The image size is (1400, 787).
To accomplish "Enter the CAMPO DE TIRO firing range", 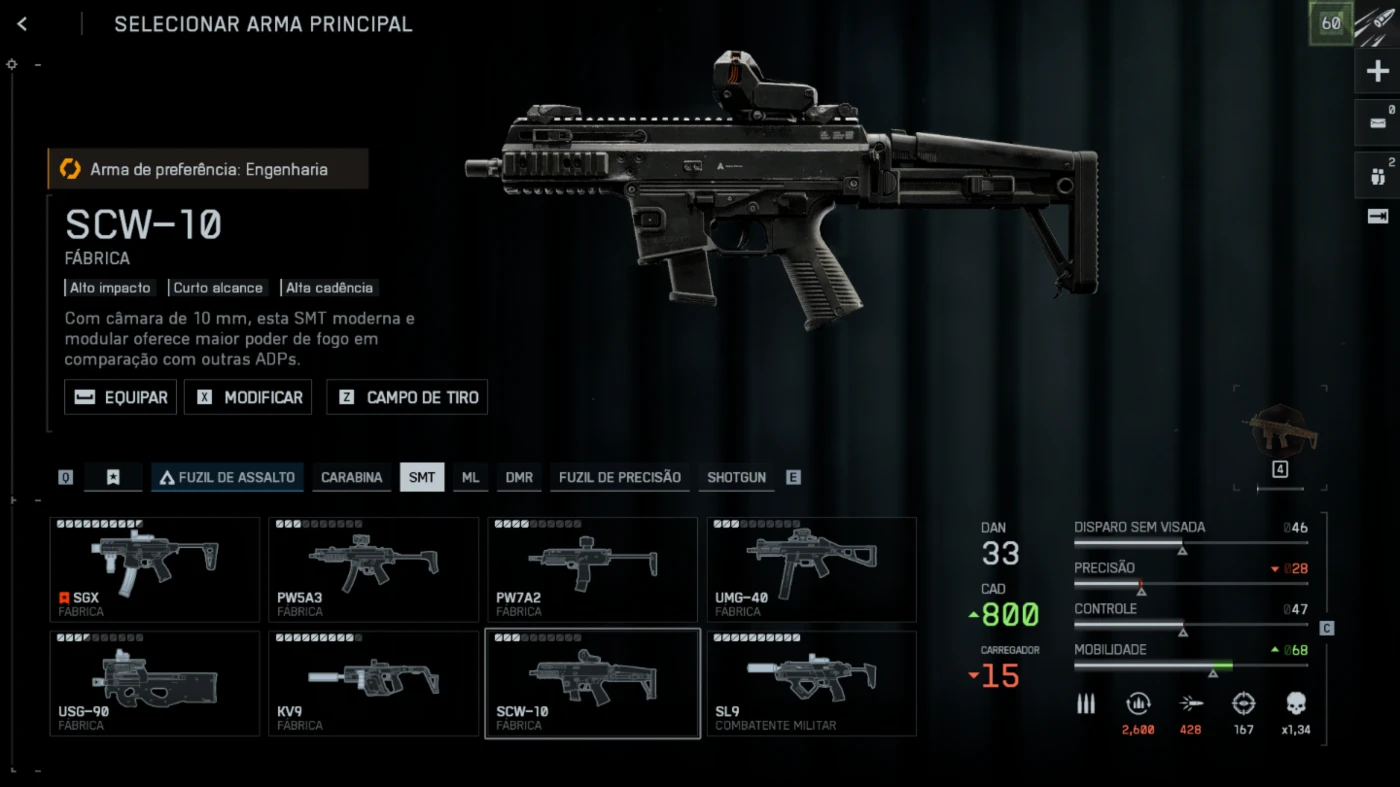I will pos(407,397).
